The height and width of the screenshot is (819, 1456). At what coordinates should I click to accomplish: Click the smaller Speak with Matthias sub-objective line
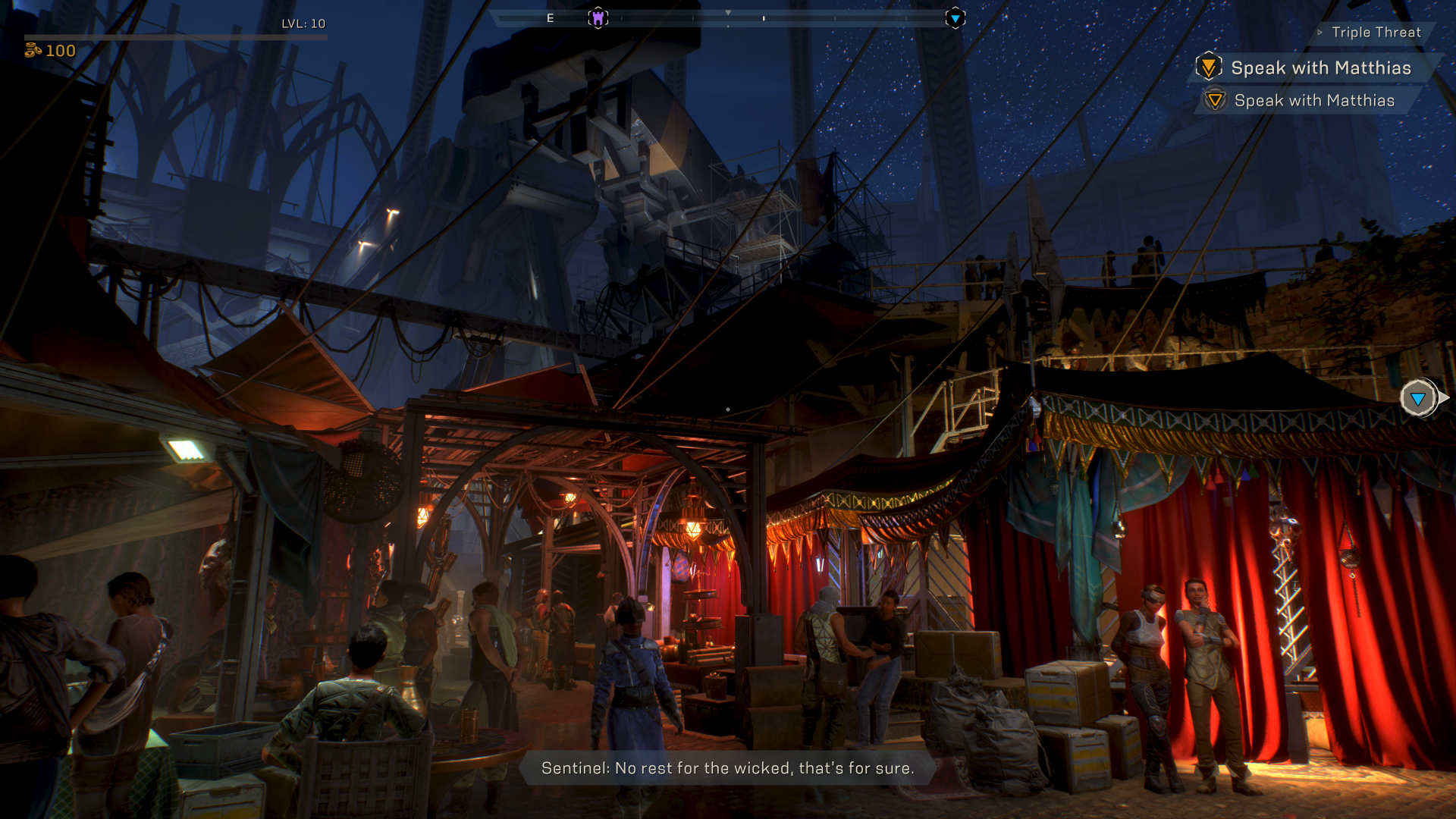click(x=1313, y=101)
